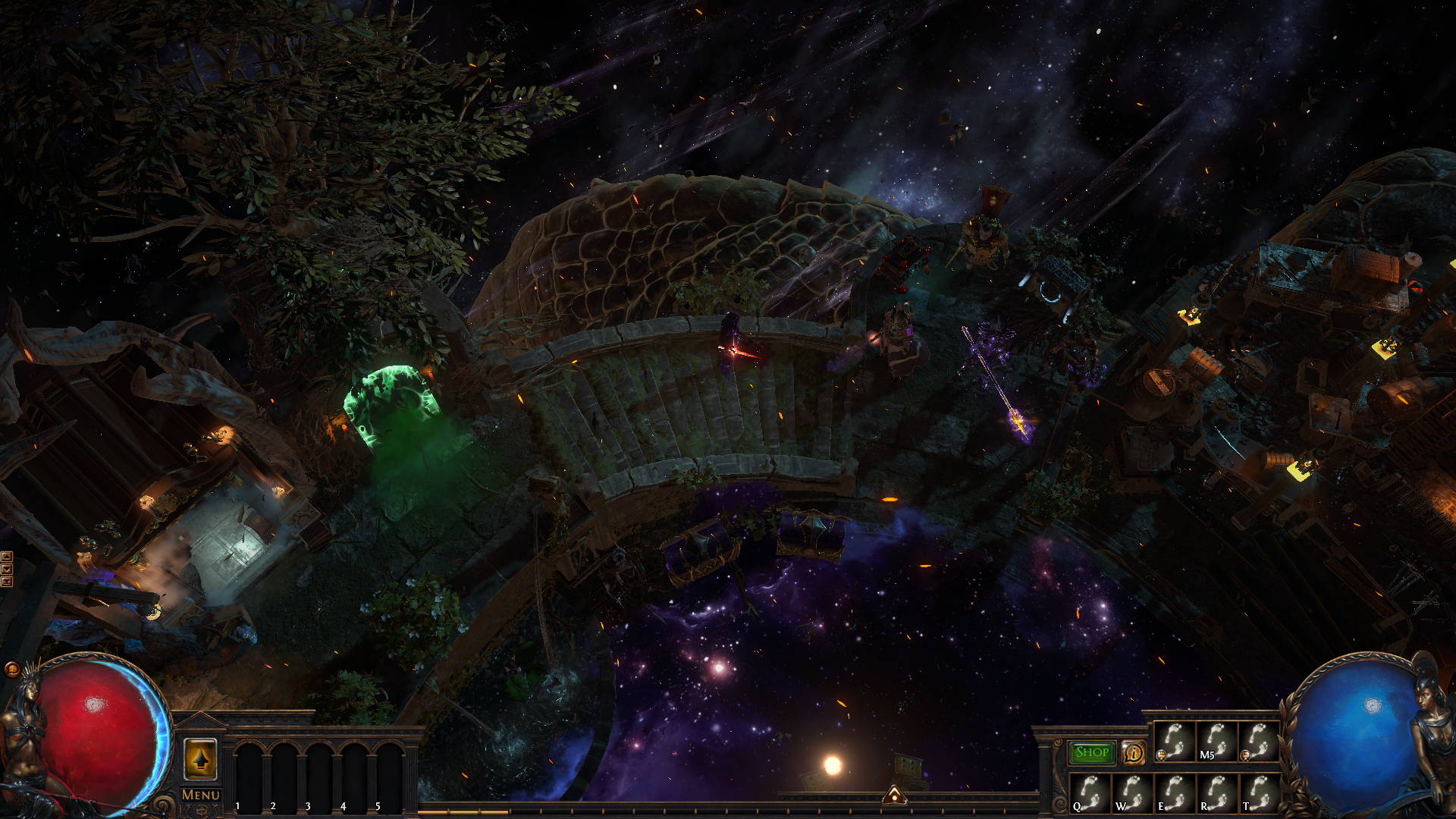
Task: Select the E footprints skill slot
Action: [x=1174, y=793]
